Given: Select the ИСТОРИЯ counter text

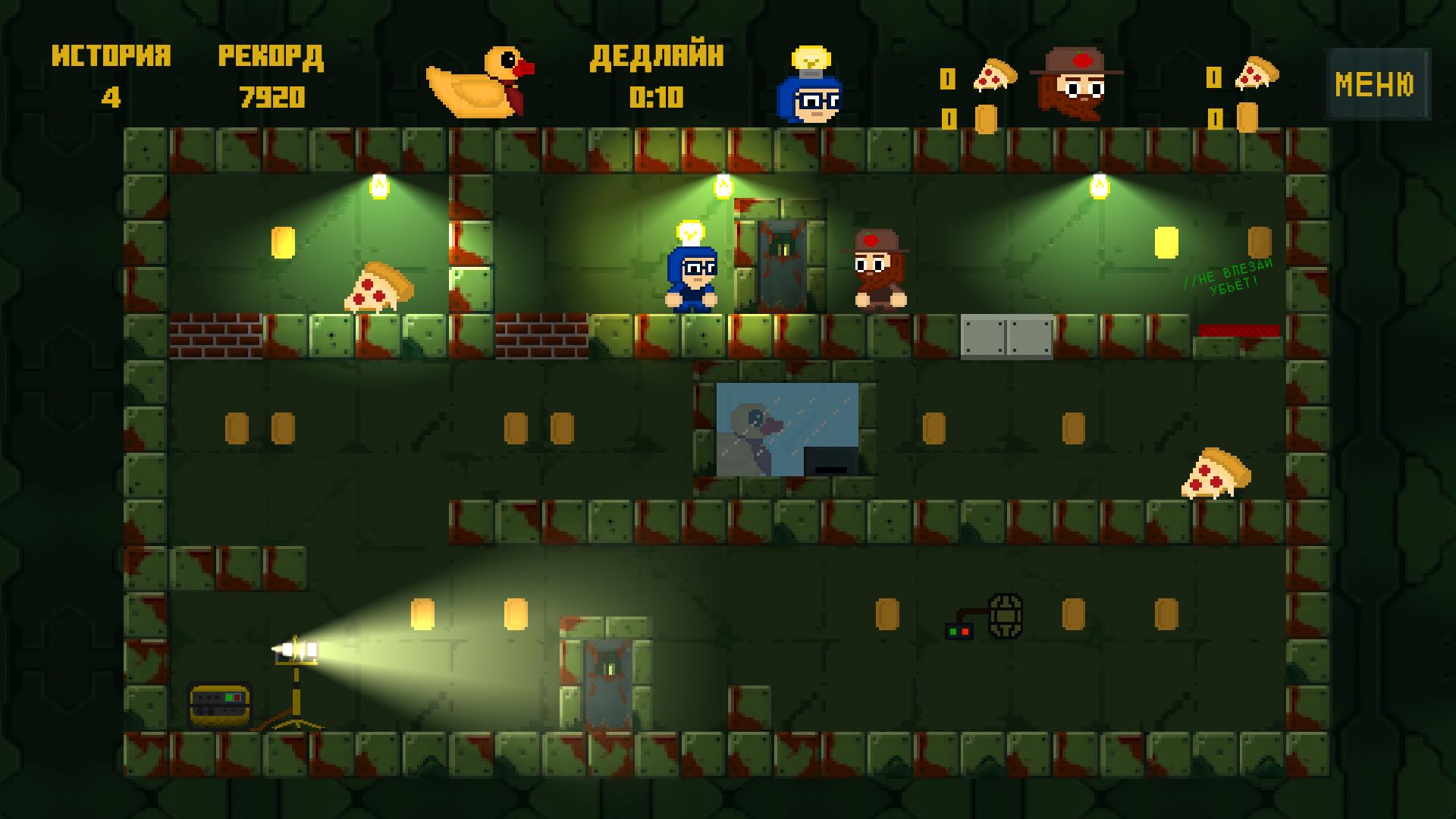Looking at the screenshot, I should pos(111,55).
